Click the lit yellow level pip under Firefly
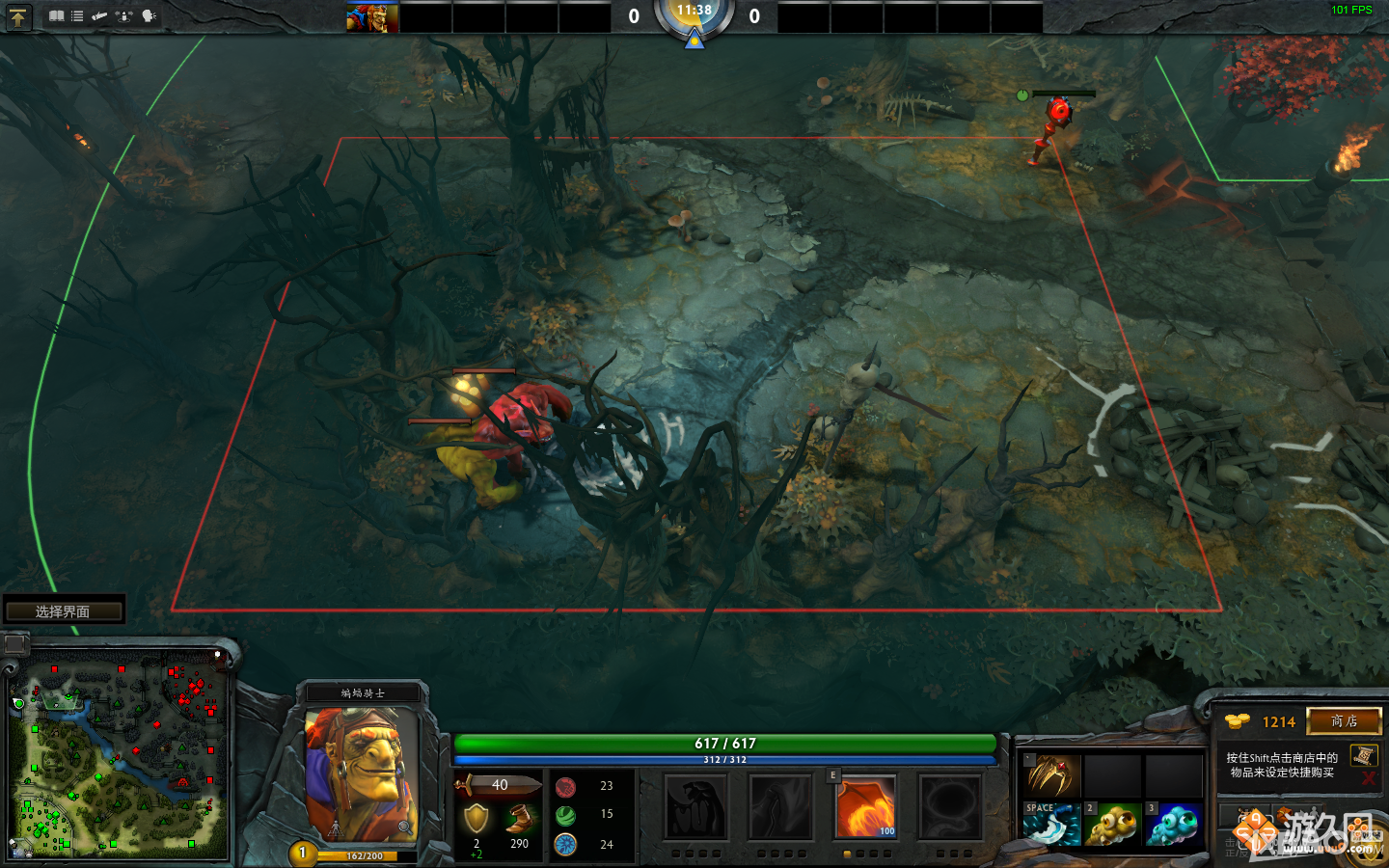The width and height of the screenshot is (1389, 868). 847,854
